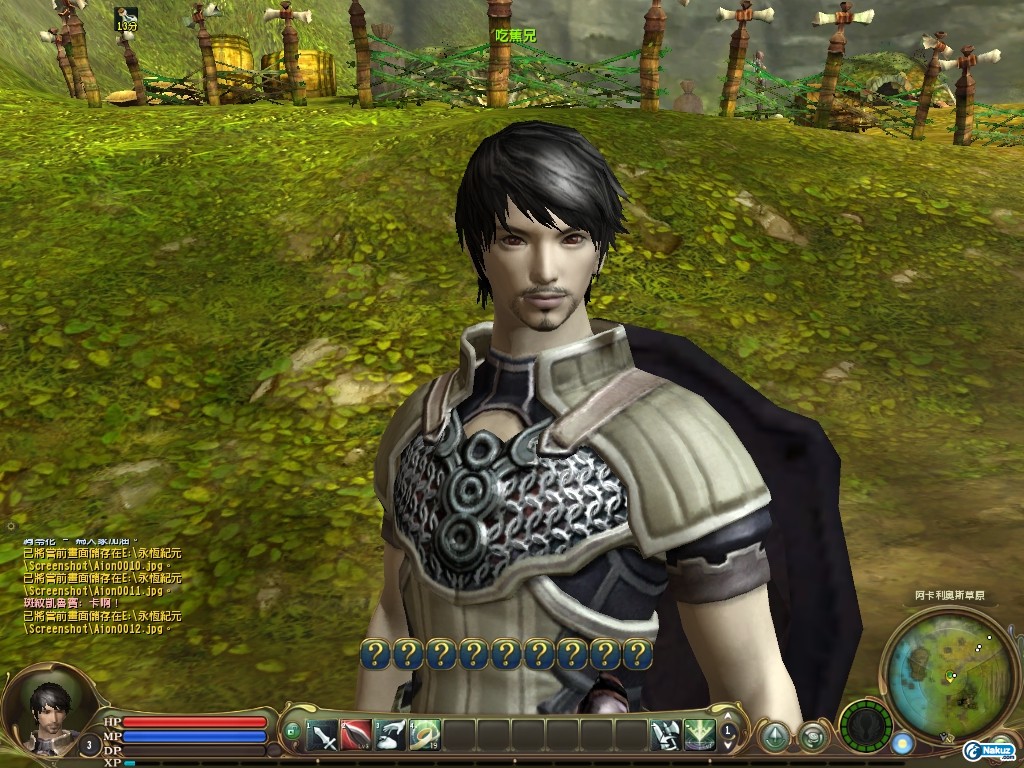Click the hotbar lock button
This screenshot has height=768, width=1024.
tap(292, 732)
